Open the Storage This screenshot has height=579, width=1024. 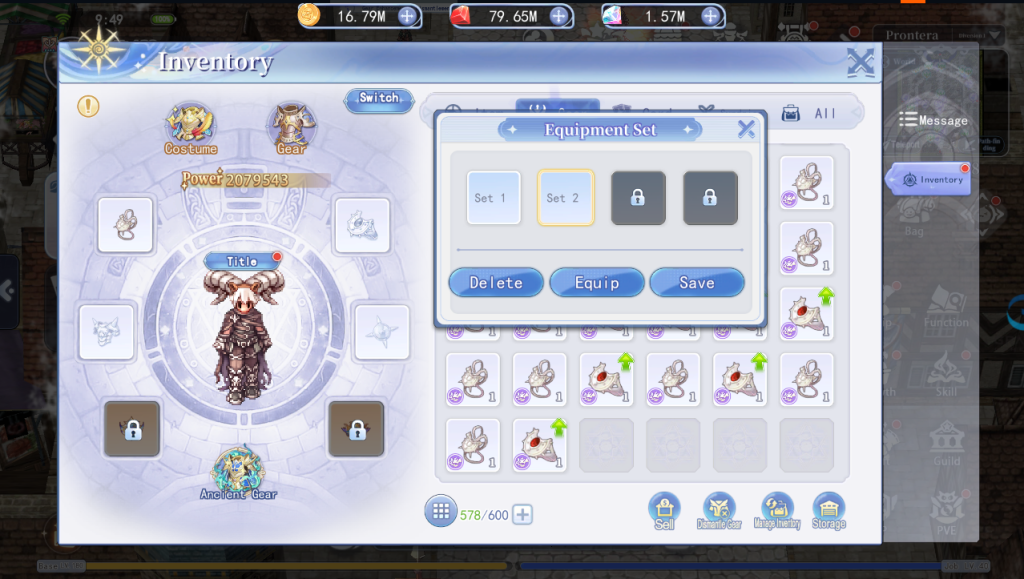pyautogui.click(x=829, y=511)
